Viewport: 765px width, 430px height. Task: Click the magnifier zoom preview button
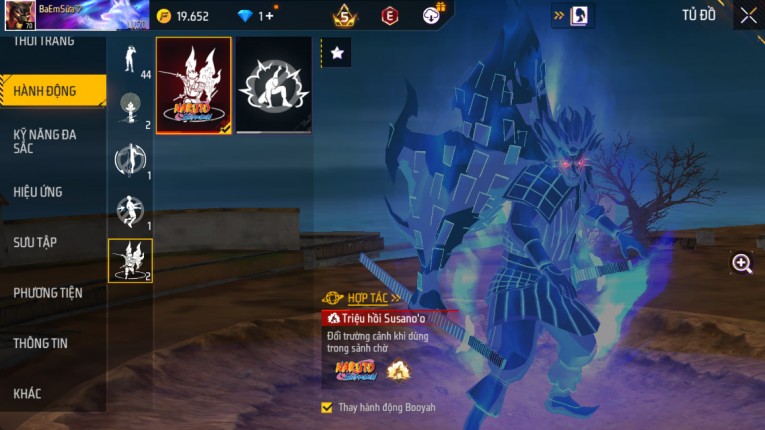[742, 263]
